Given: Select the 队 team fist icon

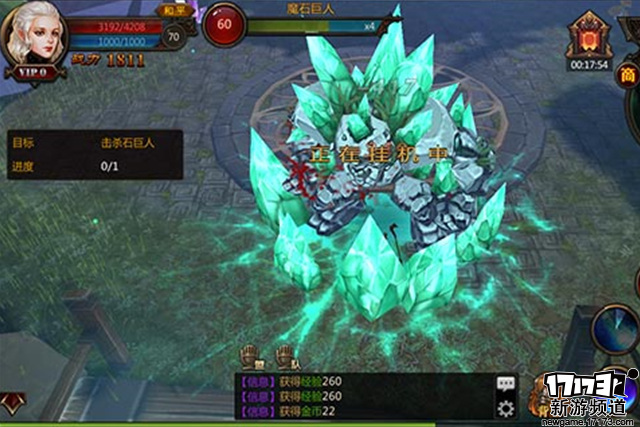Looking at the screenshot, I should pyautogui.click(x=285, y=356).
